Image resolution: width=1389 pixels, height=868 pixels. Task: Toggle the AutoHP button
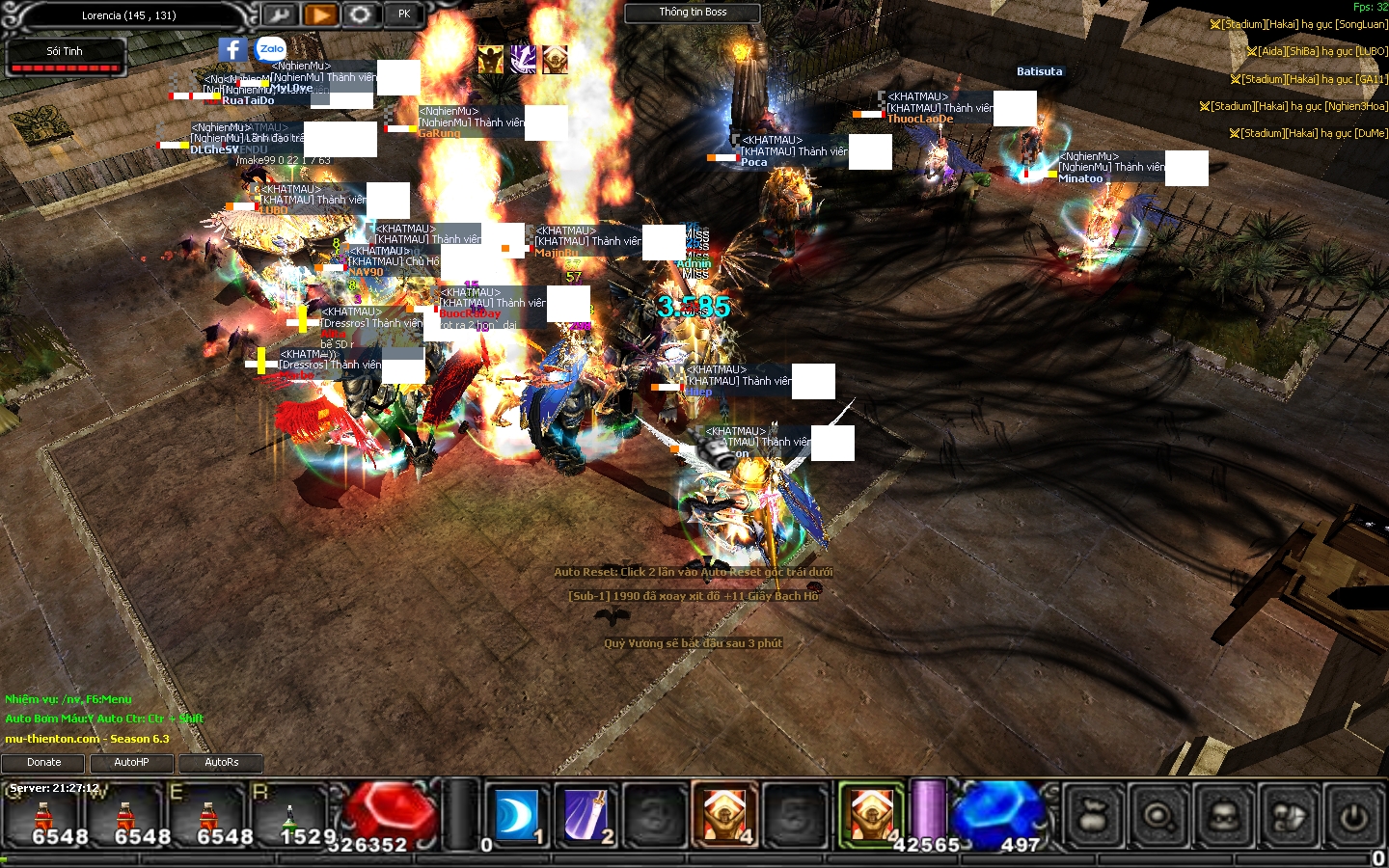pos(132,763)
